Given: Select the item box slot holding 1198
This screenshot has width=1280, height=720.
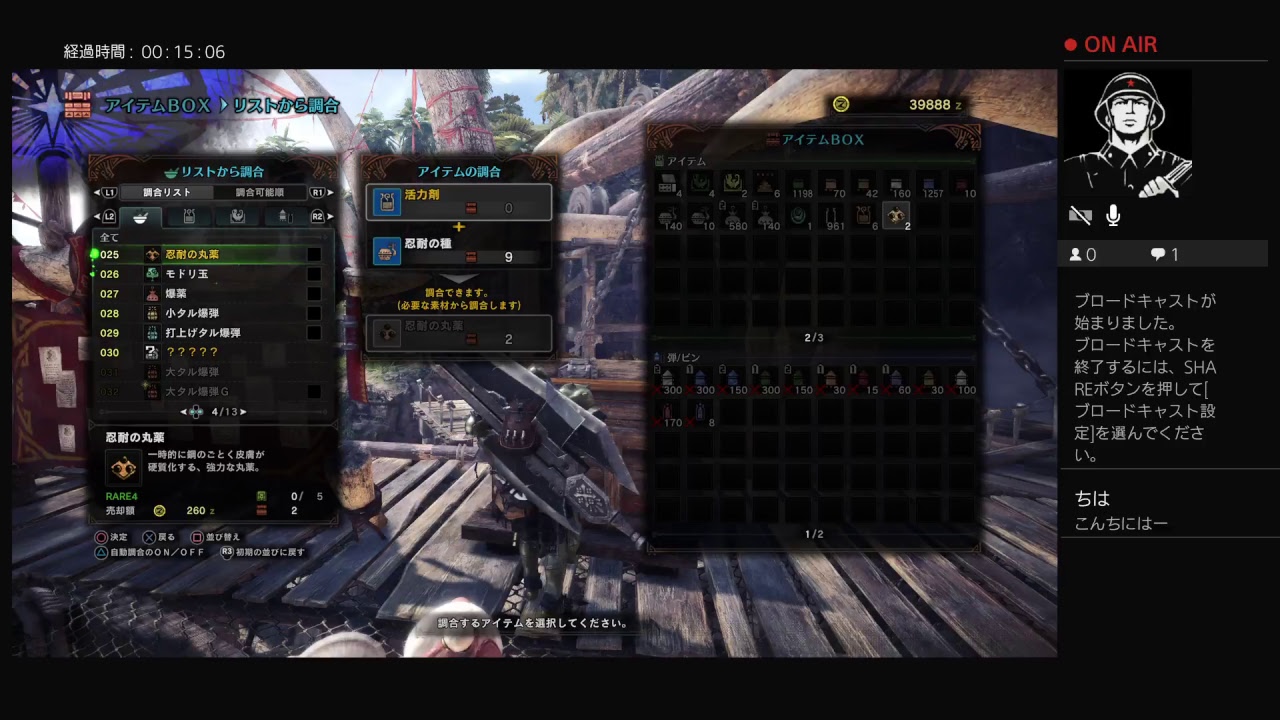Looking at the screenshot, I should [x=800, y=185].
